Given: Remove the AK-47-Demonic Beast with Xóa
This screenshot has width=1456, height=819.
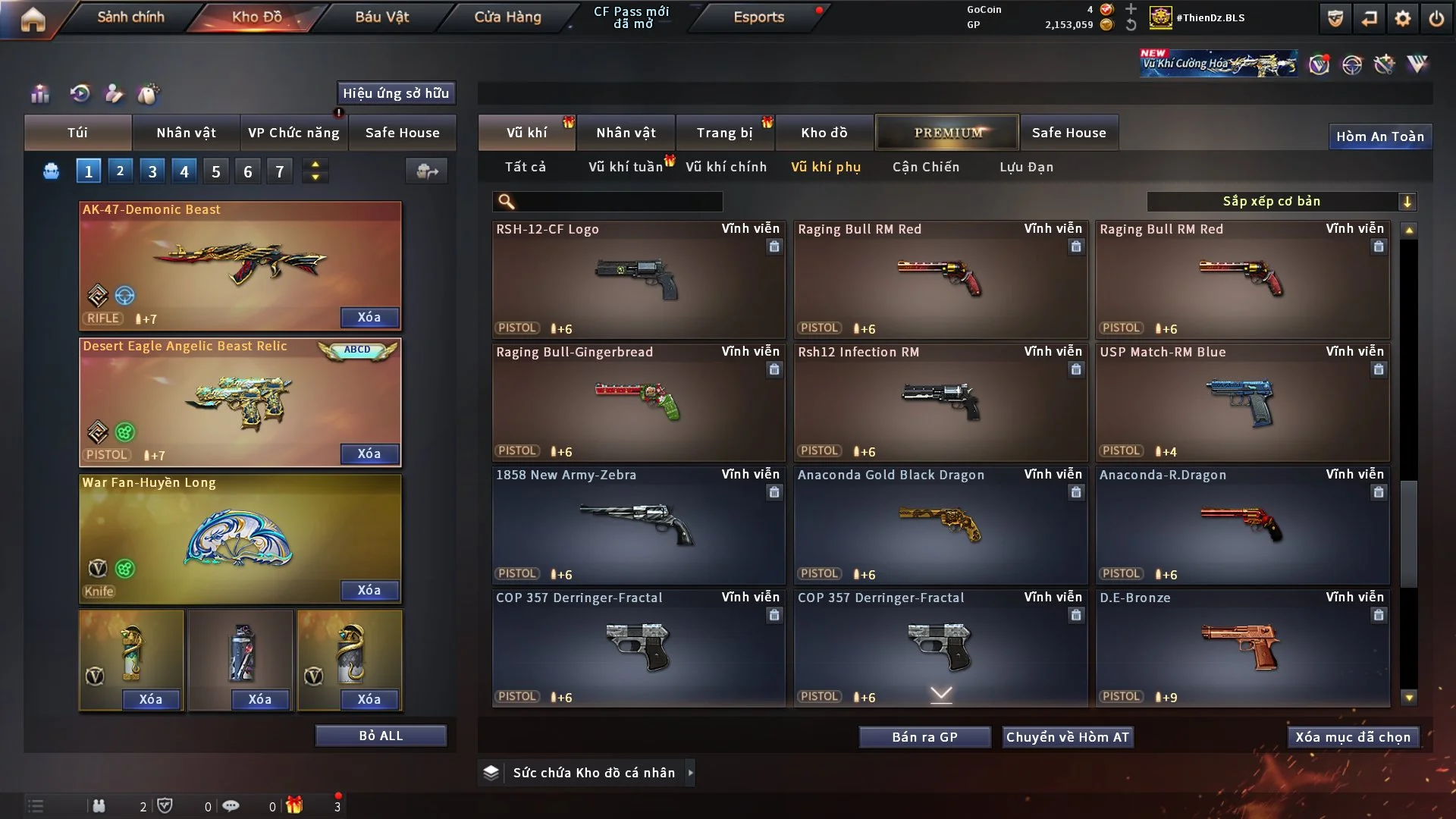Looking at the screenshot, I should (369, 317).
